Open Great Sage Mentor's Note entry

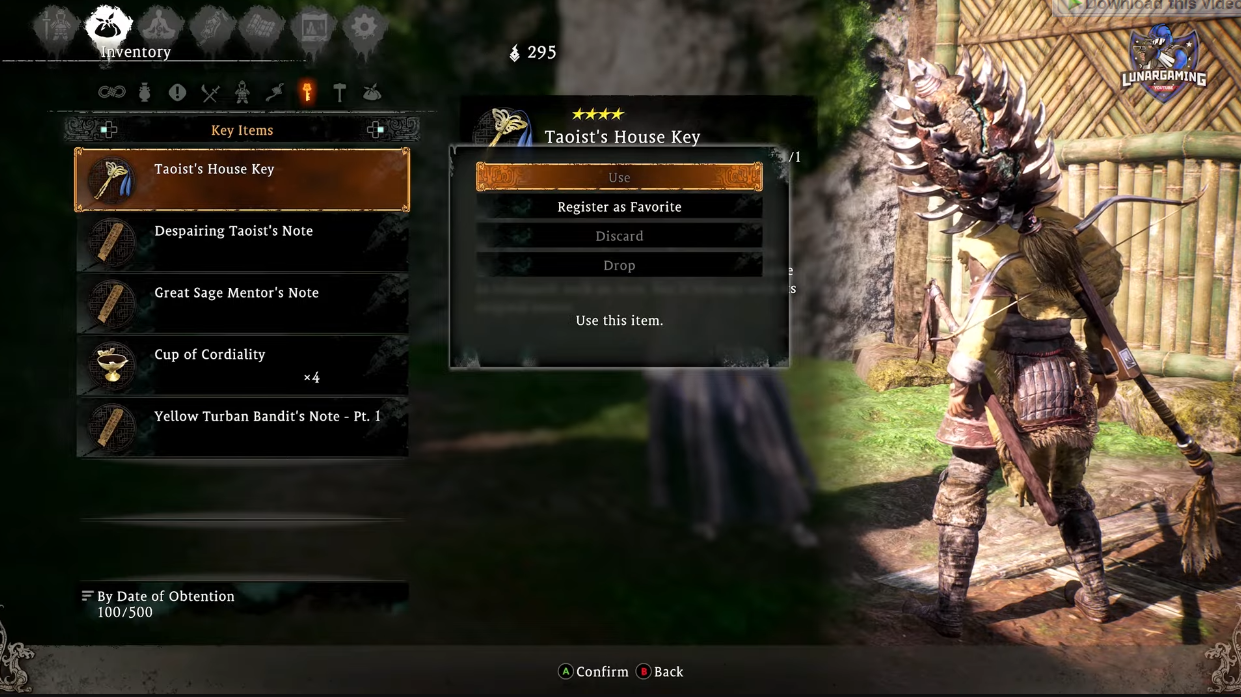tap(242, 304)
